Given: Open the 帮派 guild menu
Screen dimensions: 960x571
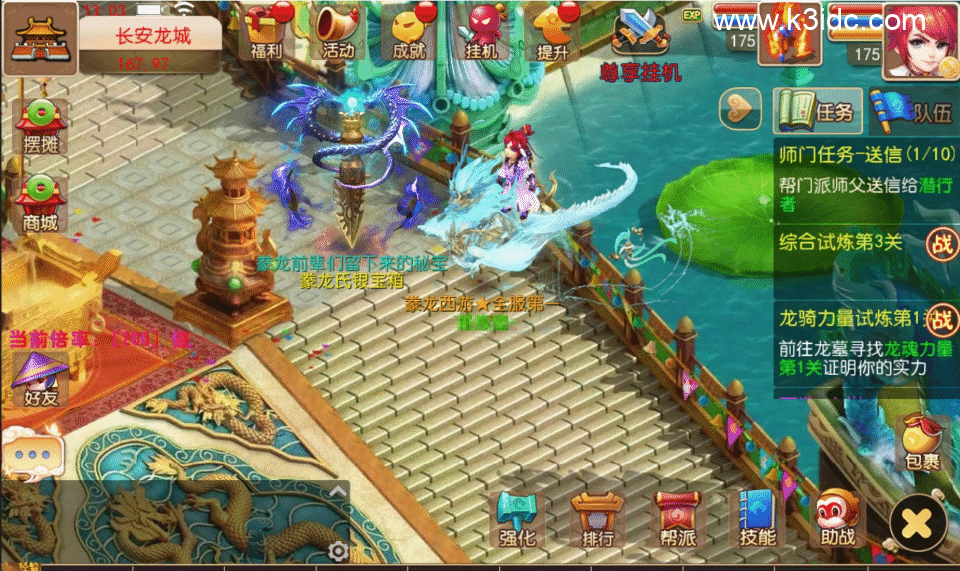Looking at the screenshot, I should (677, 519).
